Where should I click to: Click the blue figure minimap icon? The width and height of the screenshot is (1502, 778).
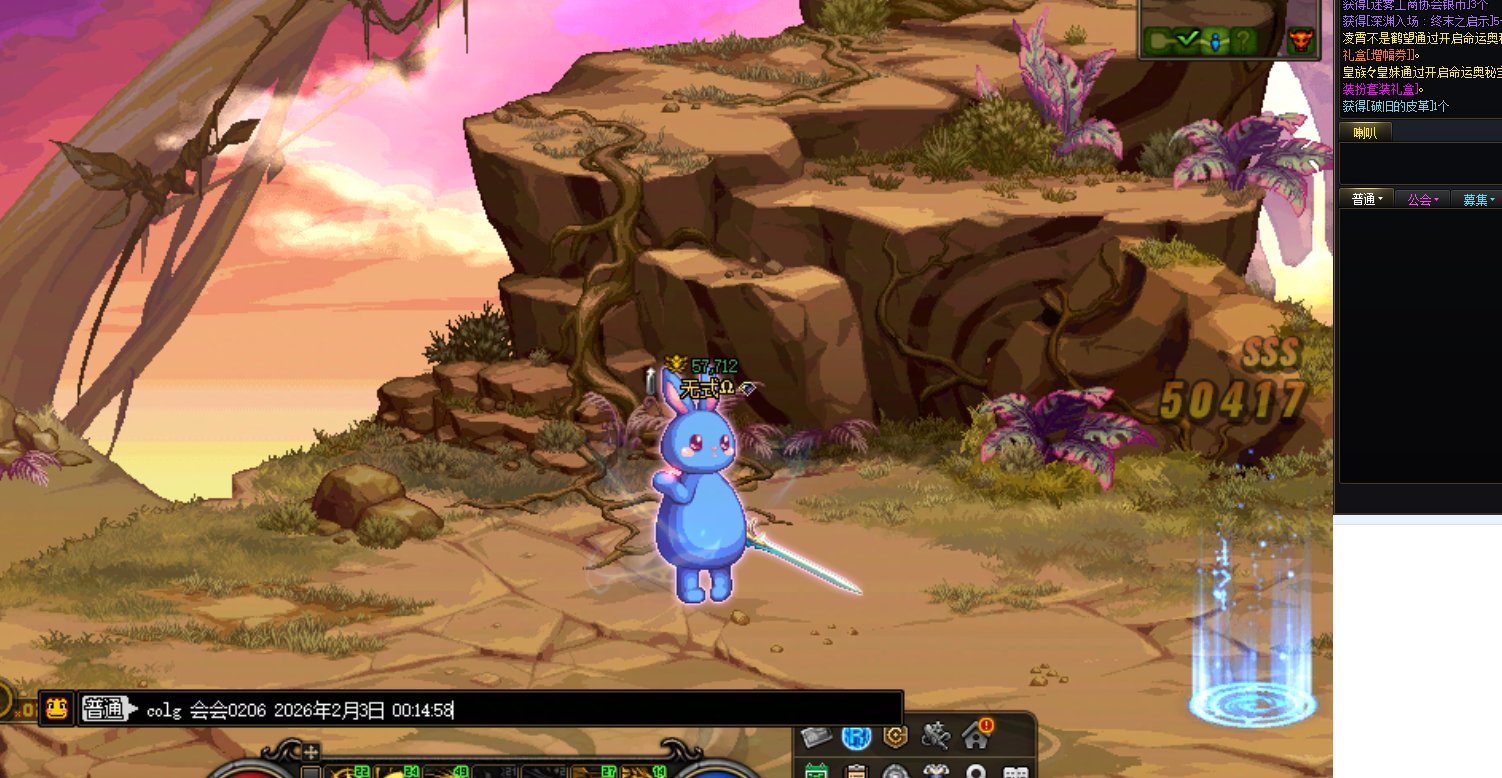[x=1215, y=41]
